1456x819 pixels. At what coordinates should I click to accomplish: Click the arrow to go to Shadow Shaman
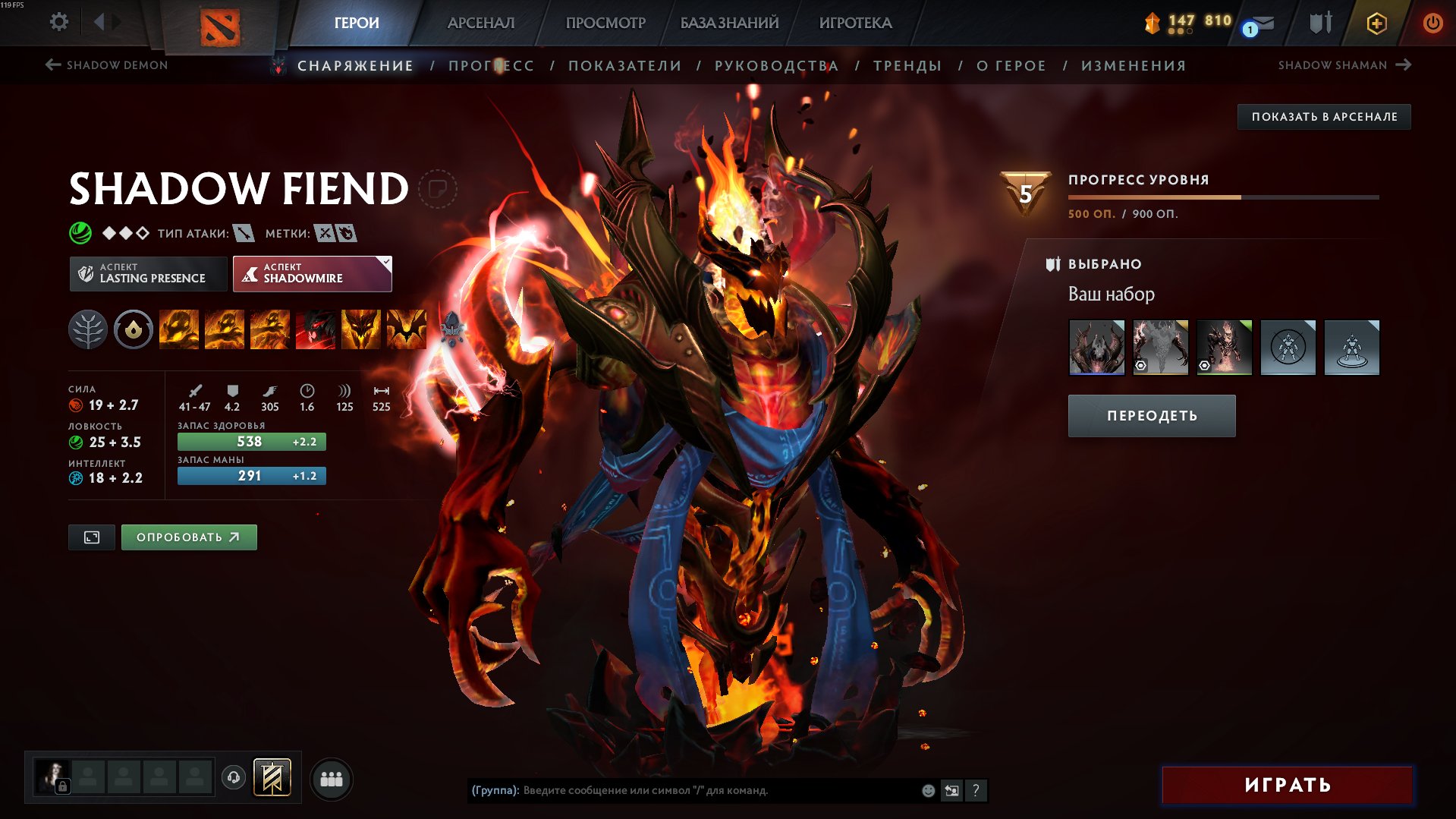point(1405,65)
